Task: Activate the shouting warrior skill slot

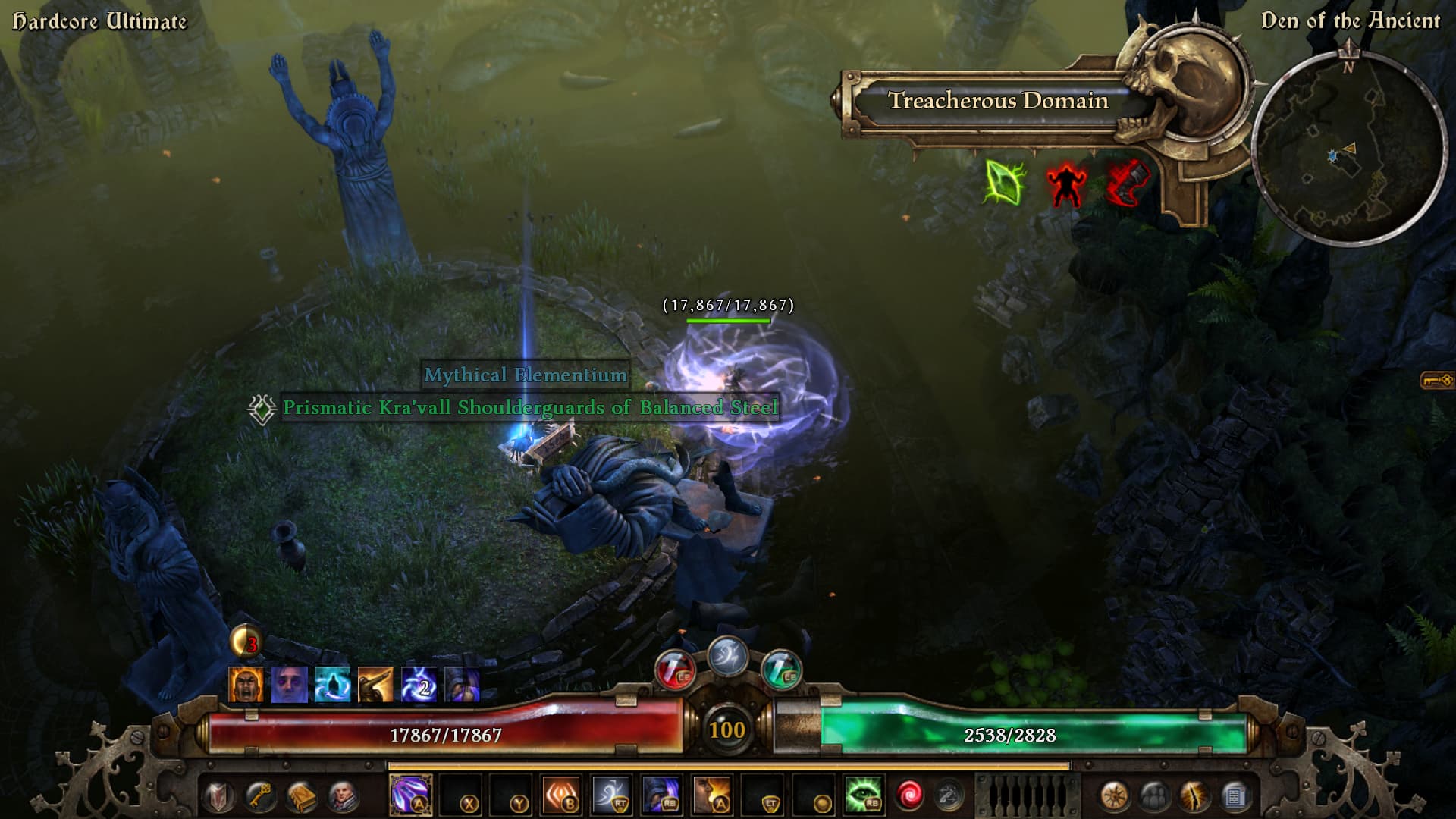Action: click(711, 795)
